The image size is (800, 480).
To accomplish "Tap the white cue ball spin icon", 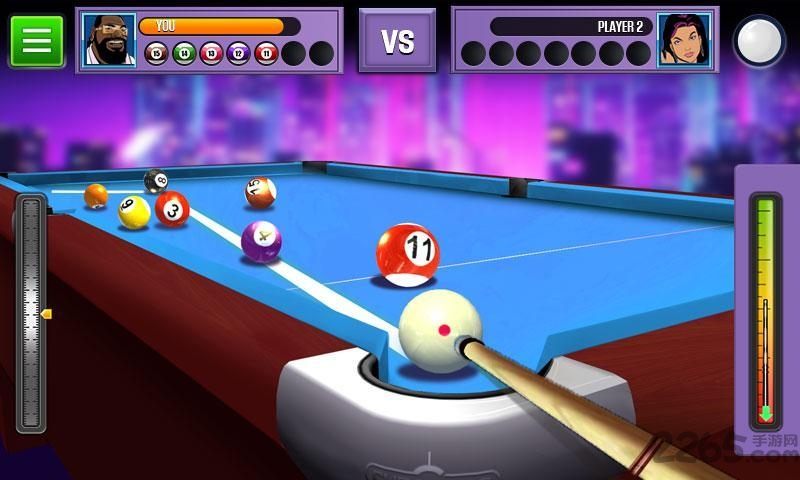I will pyautogui.click(x=759, y=41).
